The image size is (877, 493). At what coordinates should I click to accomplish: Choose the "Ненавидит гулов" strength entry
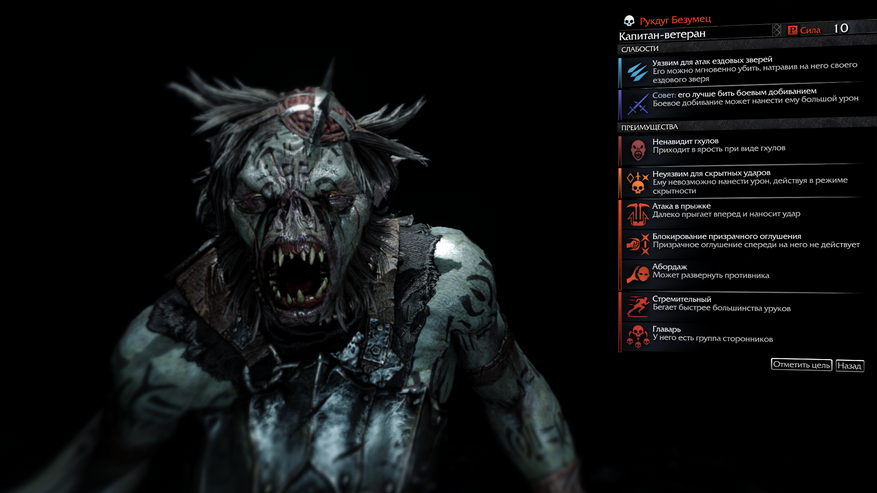tap(740, 149)
